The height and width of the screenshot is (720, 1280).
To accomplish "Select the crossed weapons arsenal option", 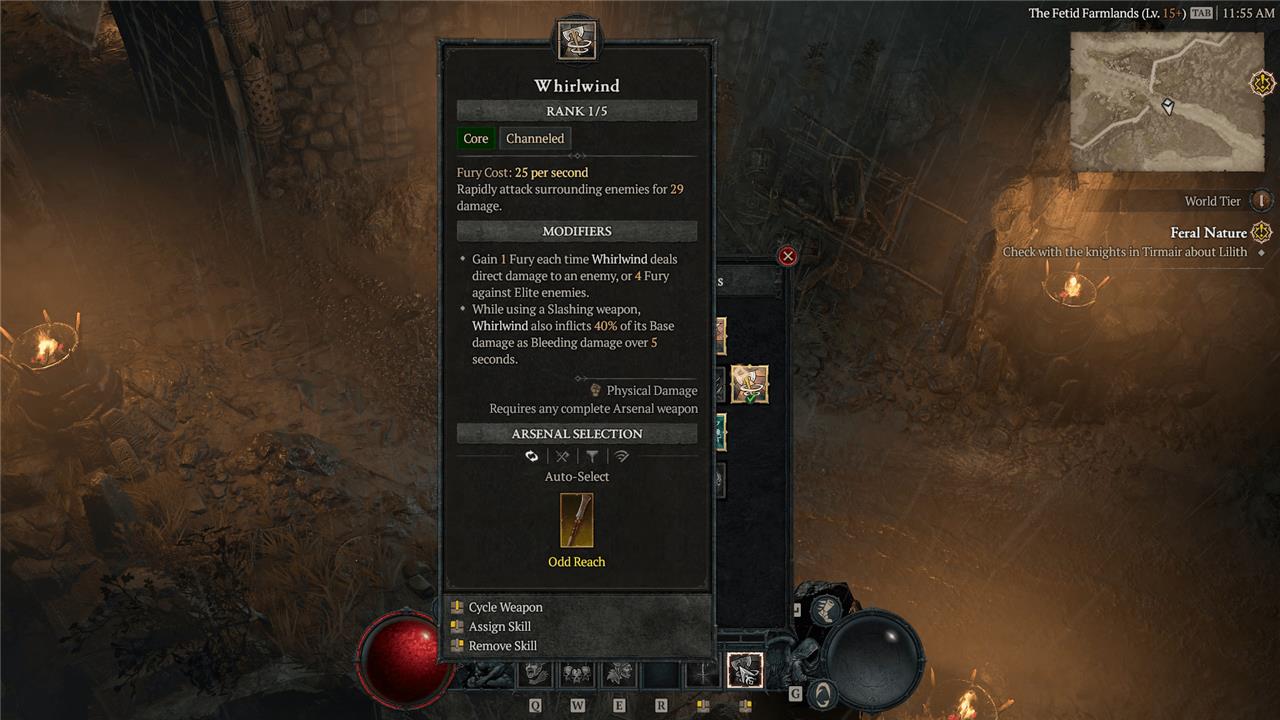I will click(x=562, y=456).
